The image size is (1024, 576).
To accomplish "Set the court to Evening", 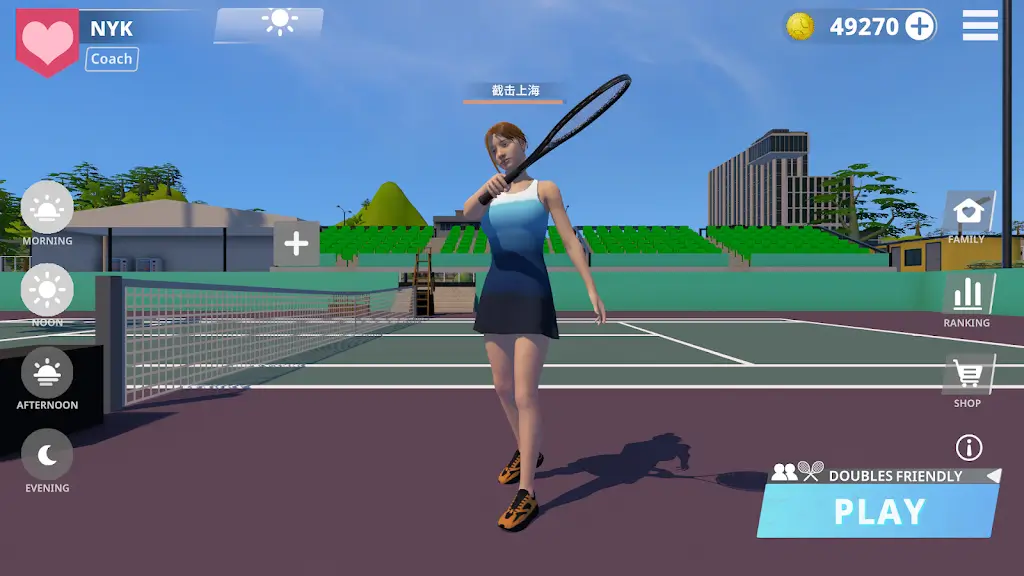I will click(47, 460).
